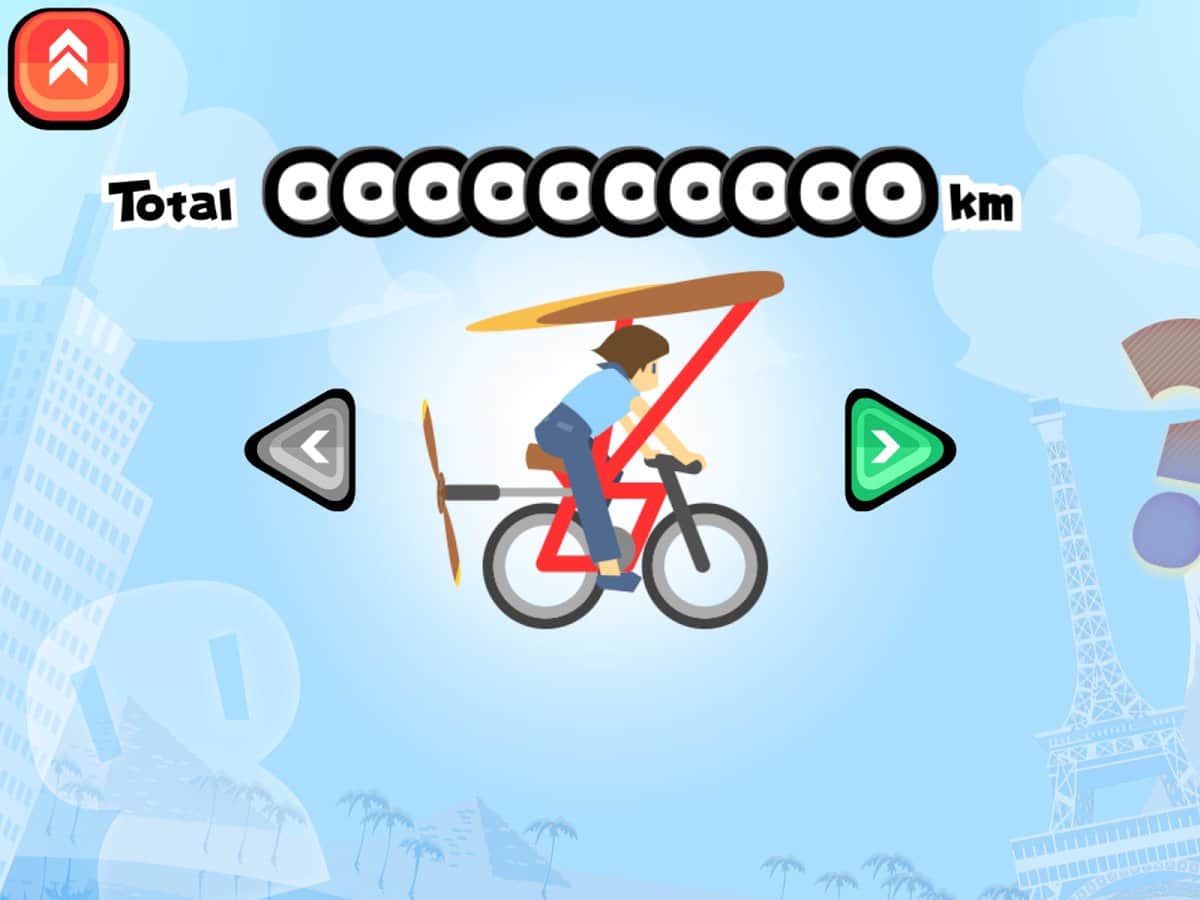
Task: Select the next vehicle with green arrow
Action: [x=893, y=450]
